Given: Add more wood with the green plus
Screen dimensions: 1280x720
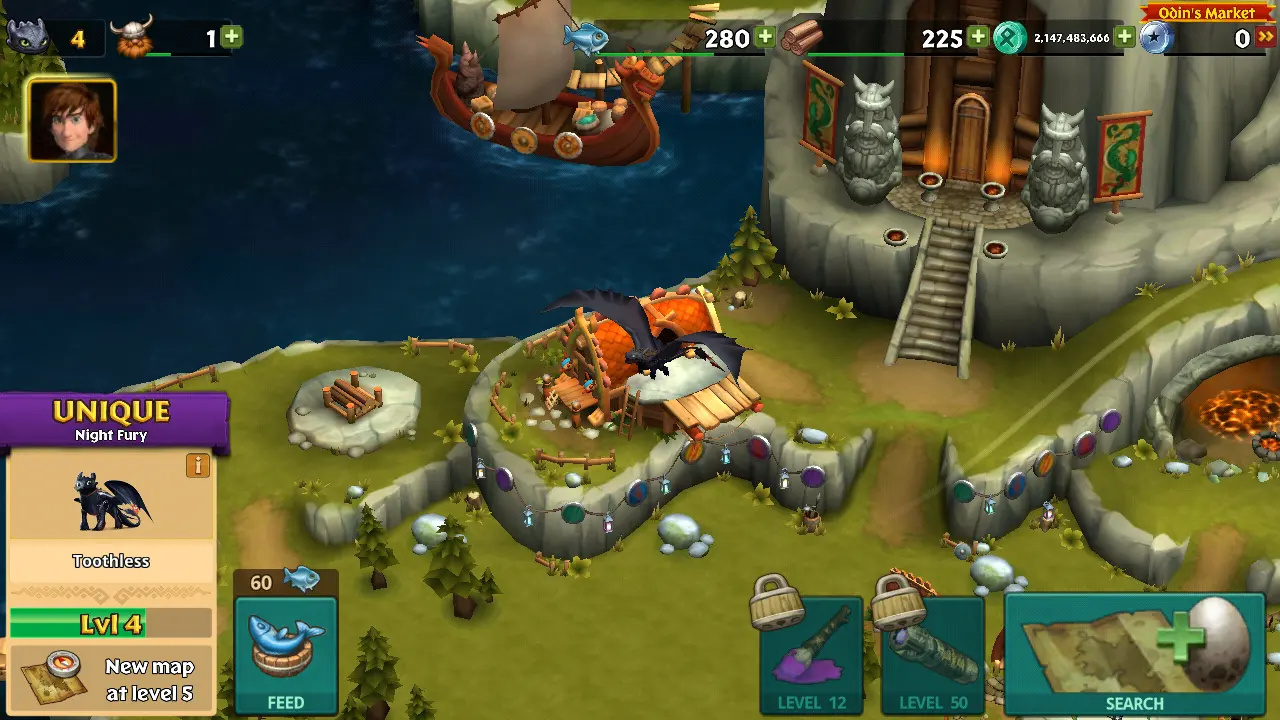Looking at the screenshot, I should 978,38.
